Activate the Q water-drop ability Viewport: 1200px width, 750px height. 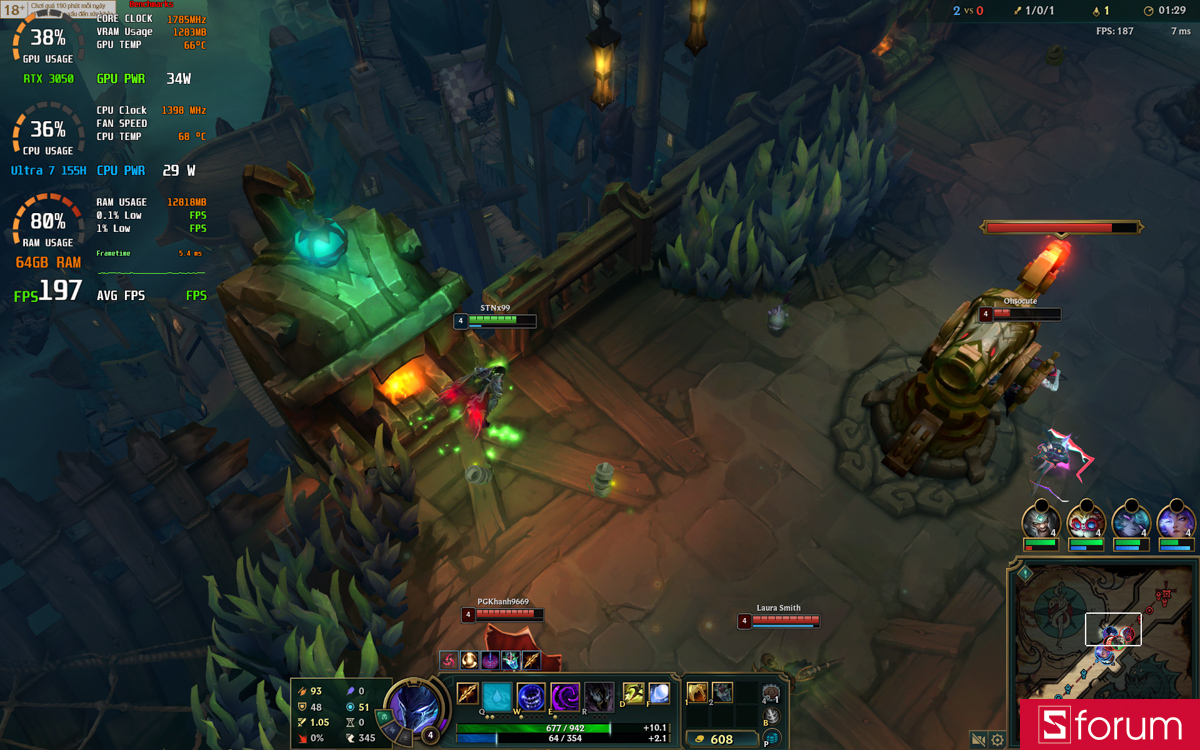tap(497, 695)
